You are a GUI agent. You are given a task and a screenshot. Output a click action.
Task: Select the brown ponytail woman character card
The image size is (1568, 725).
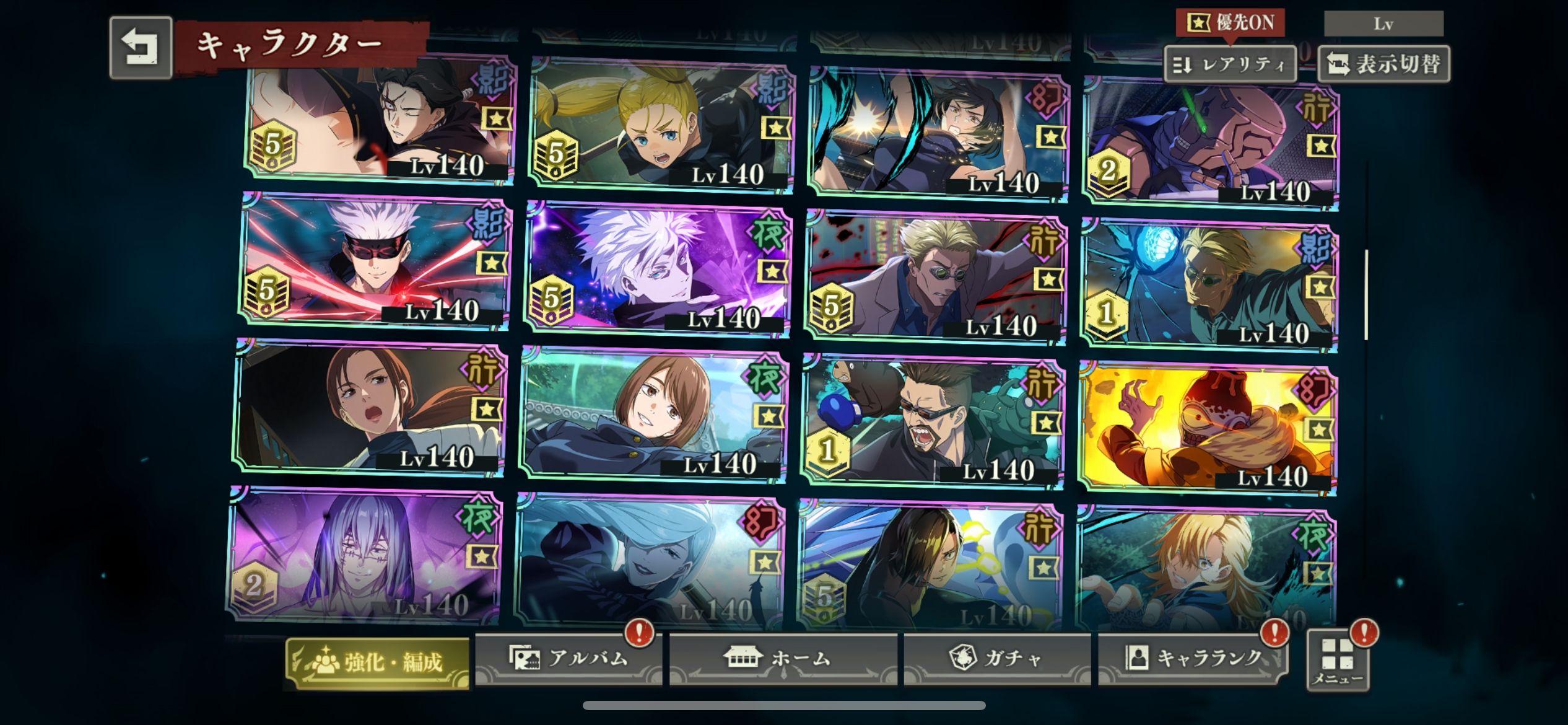[x=370, y=406]
